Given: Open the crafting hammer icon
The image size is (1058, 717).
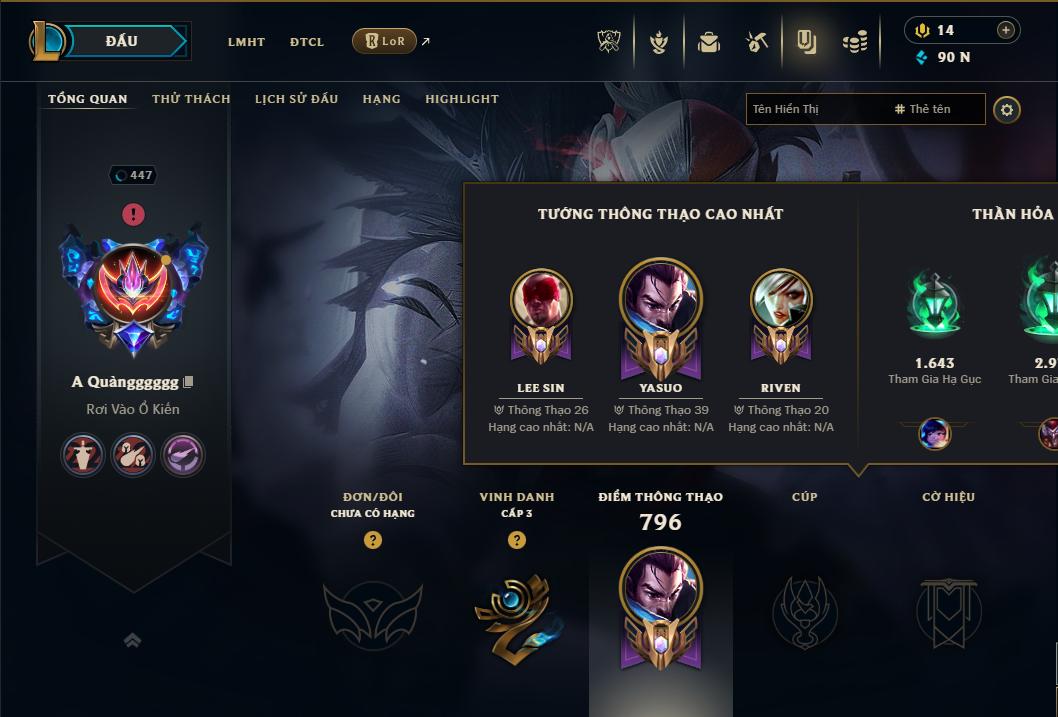Looking at the screenshot, I should pyautogui.click(x=757, y=42).
